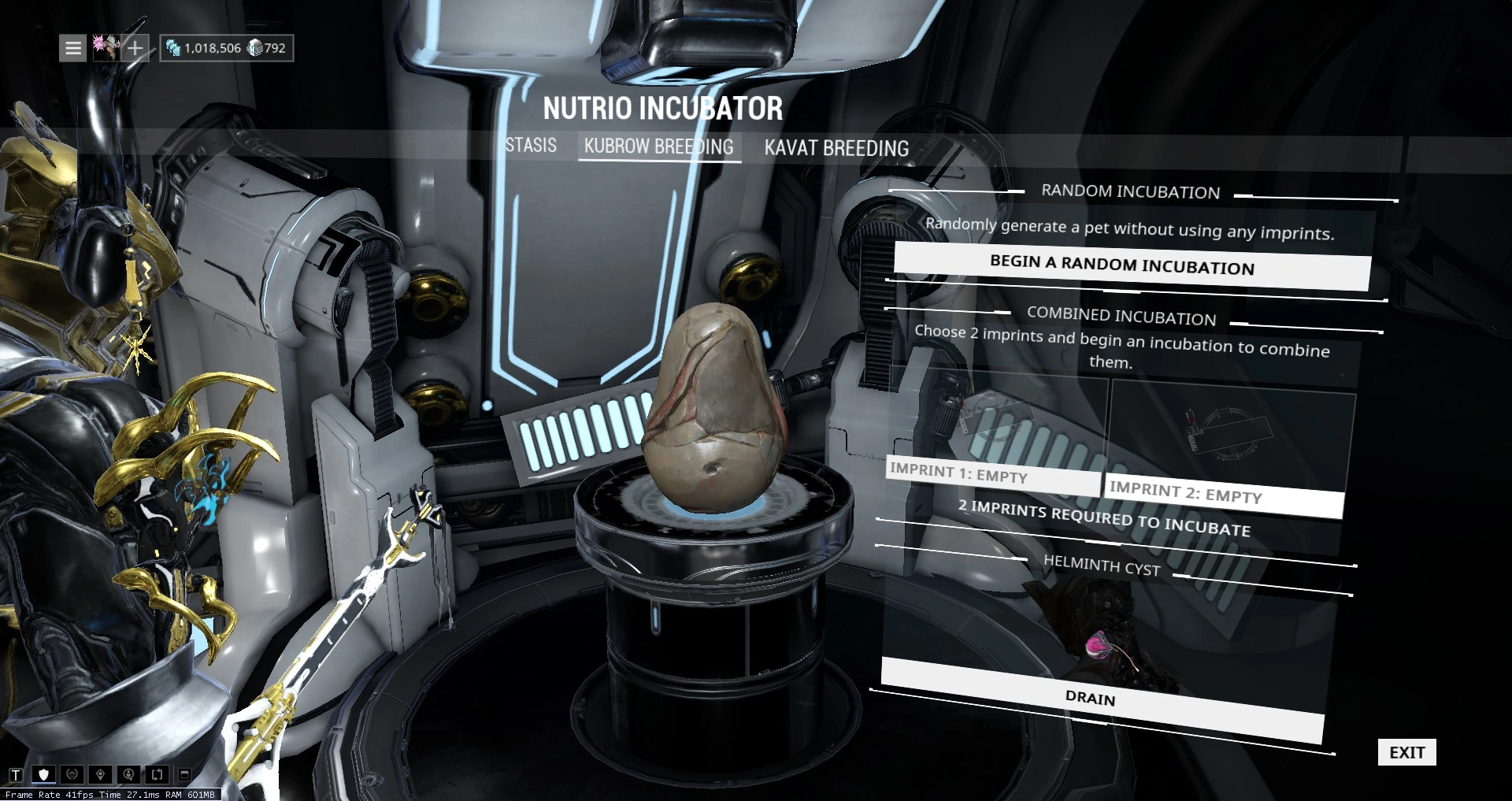This screenshot has width=1512, height=801.
Task: Select the shield icon in the bottom toolbar
Action: point(44,774)
